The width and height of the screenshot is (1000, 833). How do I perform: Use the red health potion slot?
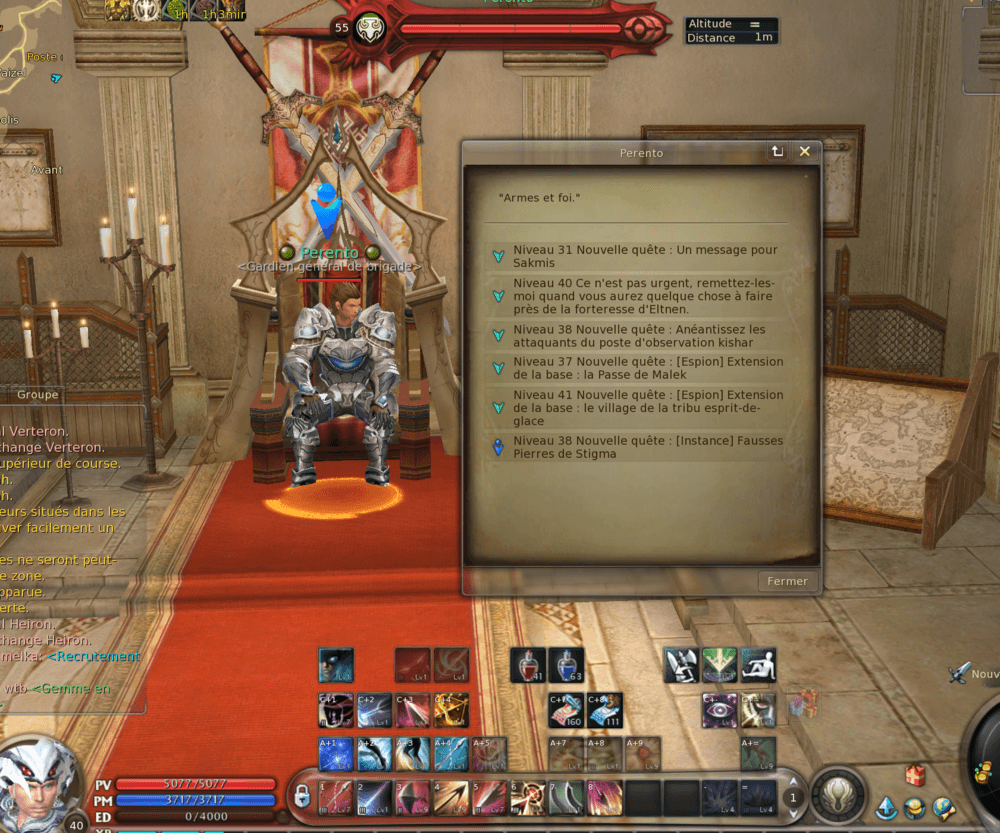tap(528, 665)
